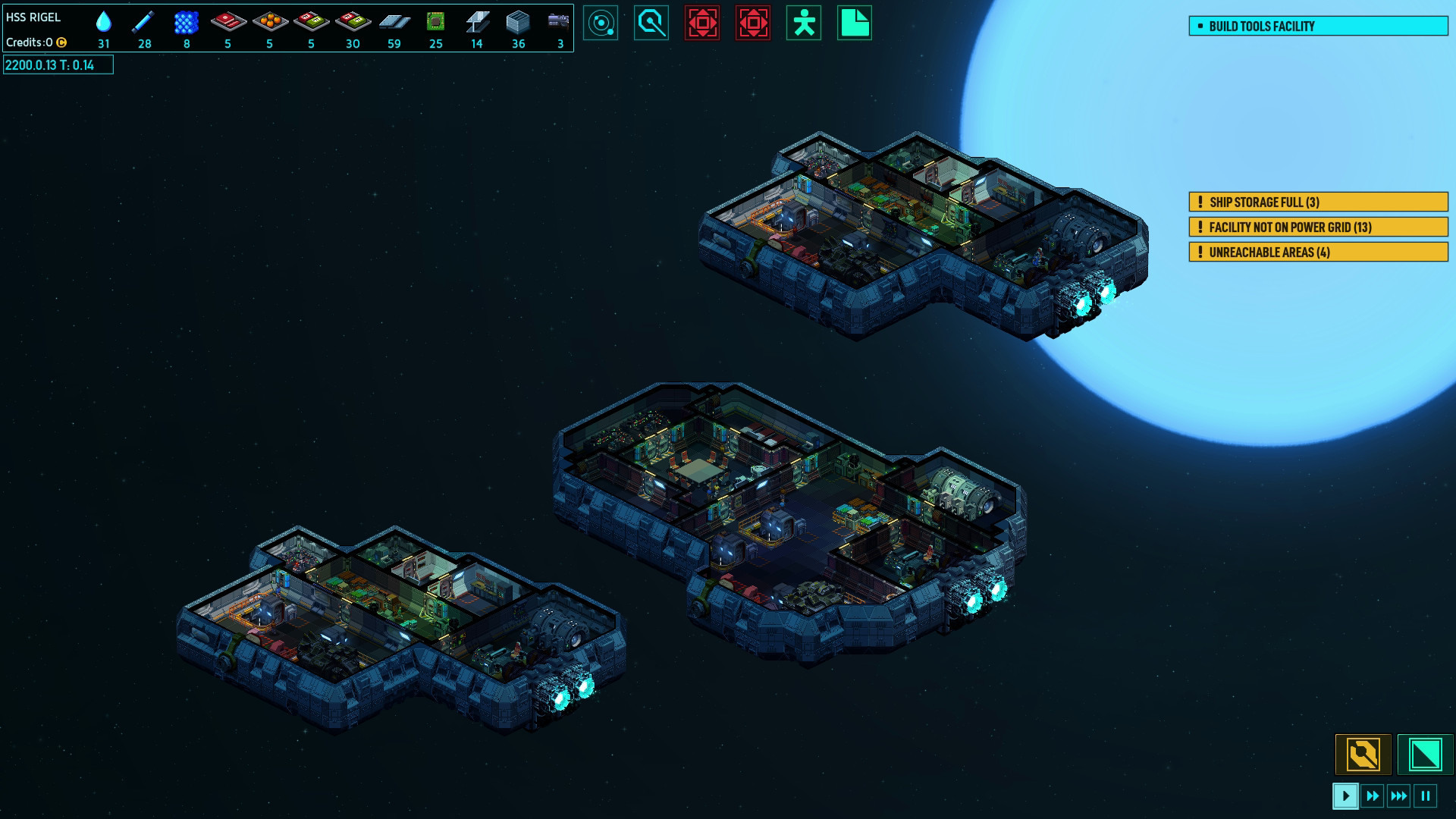Set game speed to triple fast-forward
The width and height of the screenshot is (1456, 819).
pyautogui.click(x=1399, y=796)
